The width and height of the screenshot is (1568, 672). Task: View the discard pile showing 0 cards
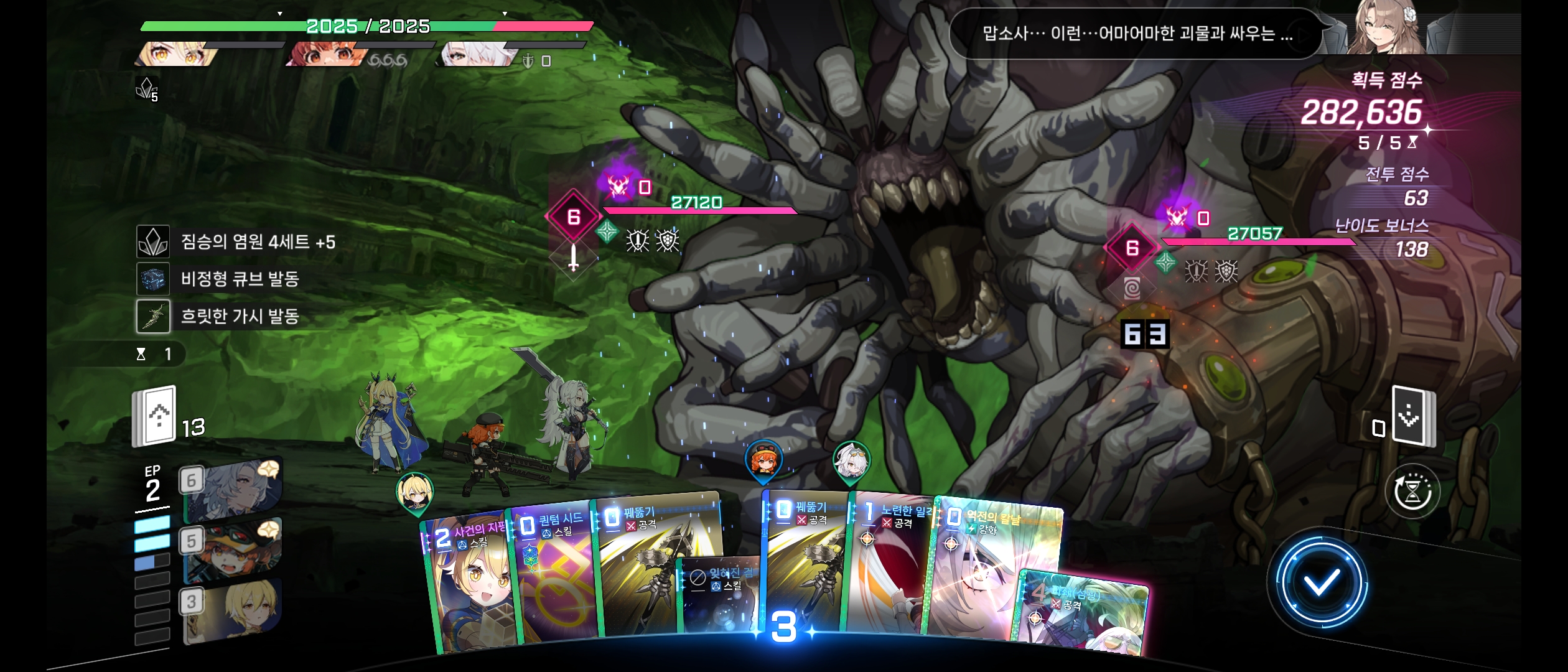pyautogui.click(x=1411, y=417)
